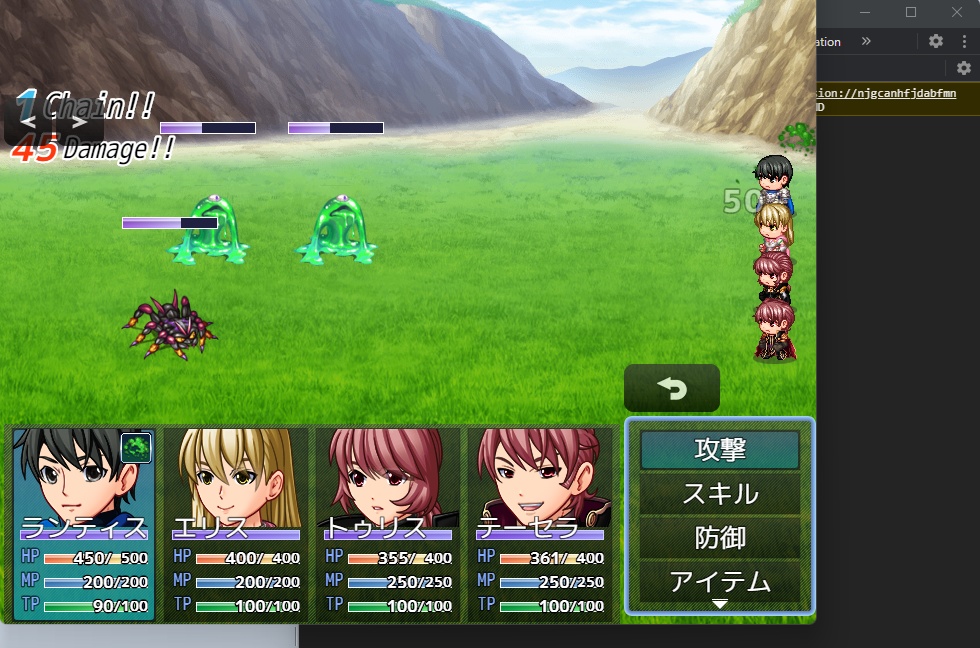The height and width of the screenshot is (648, 980).
Task: Maximize the game window
Action: tap(911, 12)
